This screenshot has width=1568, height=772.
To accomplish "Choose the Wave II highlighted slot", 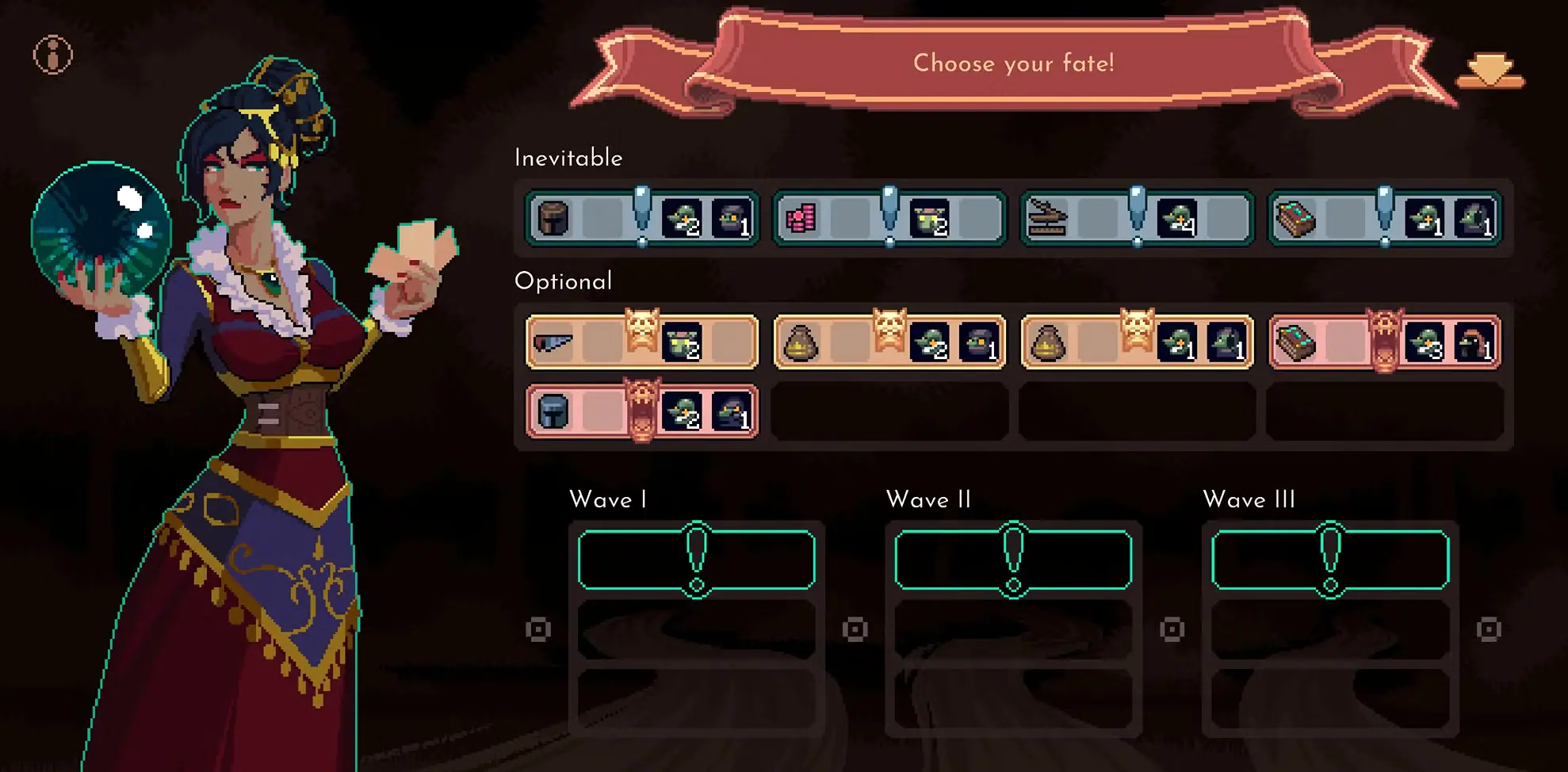I will [1013, 560].
